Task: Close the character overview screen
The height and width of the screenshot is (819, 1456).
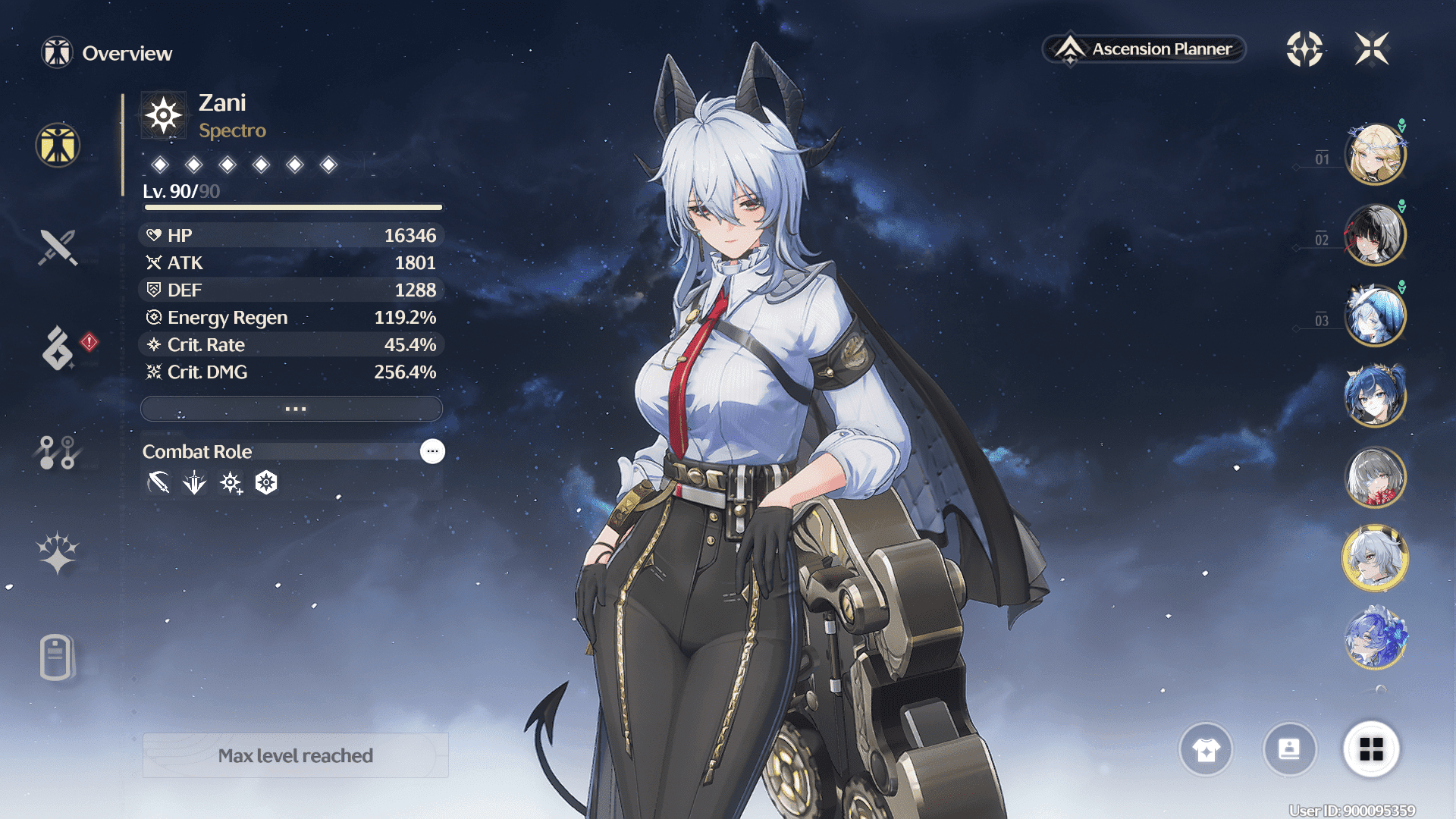Action: coord(1372,49)
